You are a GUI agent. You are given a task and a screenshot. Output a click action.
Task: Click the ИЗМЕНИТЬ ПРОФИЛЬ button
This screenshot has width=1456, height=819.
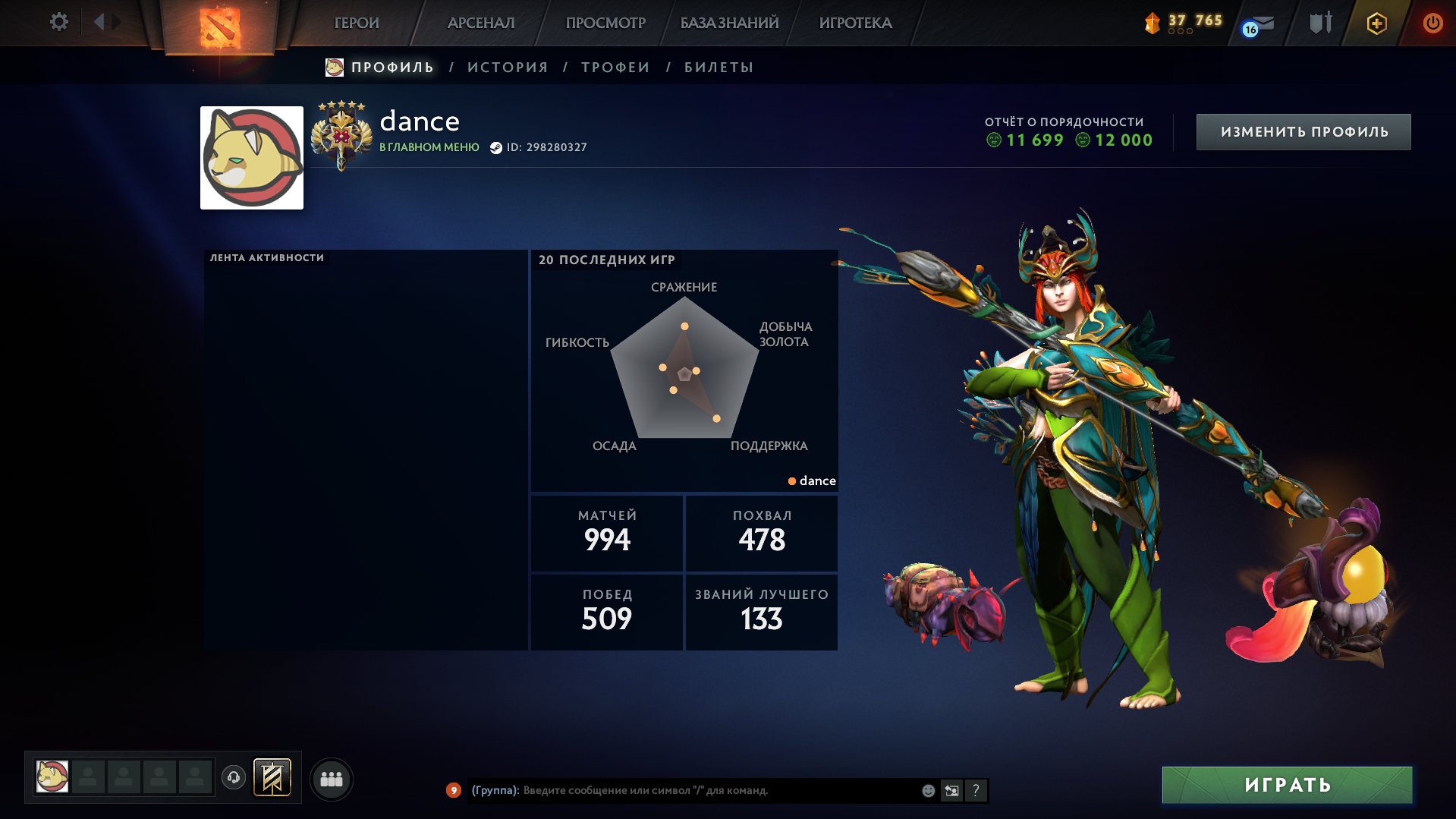coord(1303,132)
